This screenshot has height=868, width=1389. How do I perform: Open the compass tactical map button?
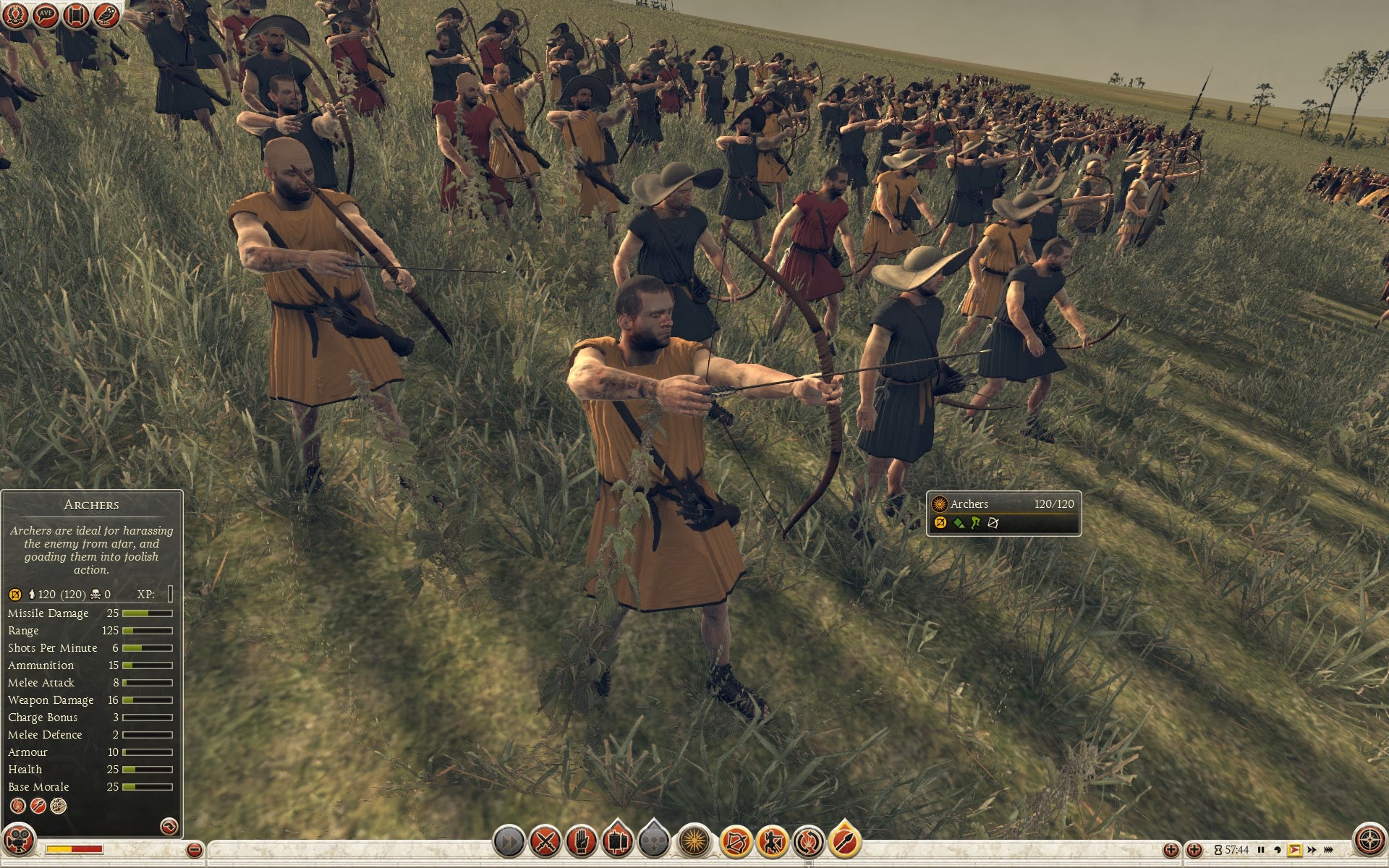(x=1369, y=841)
